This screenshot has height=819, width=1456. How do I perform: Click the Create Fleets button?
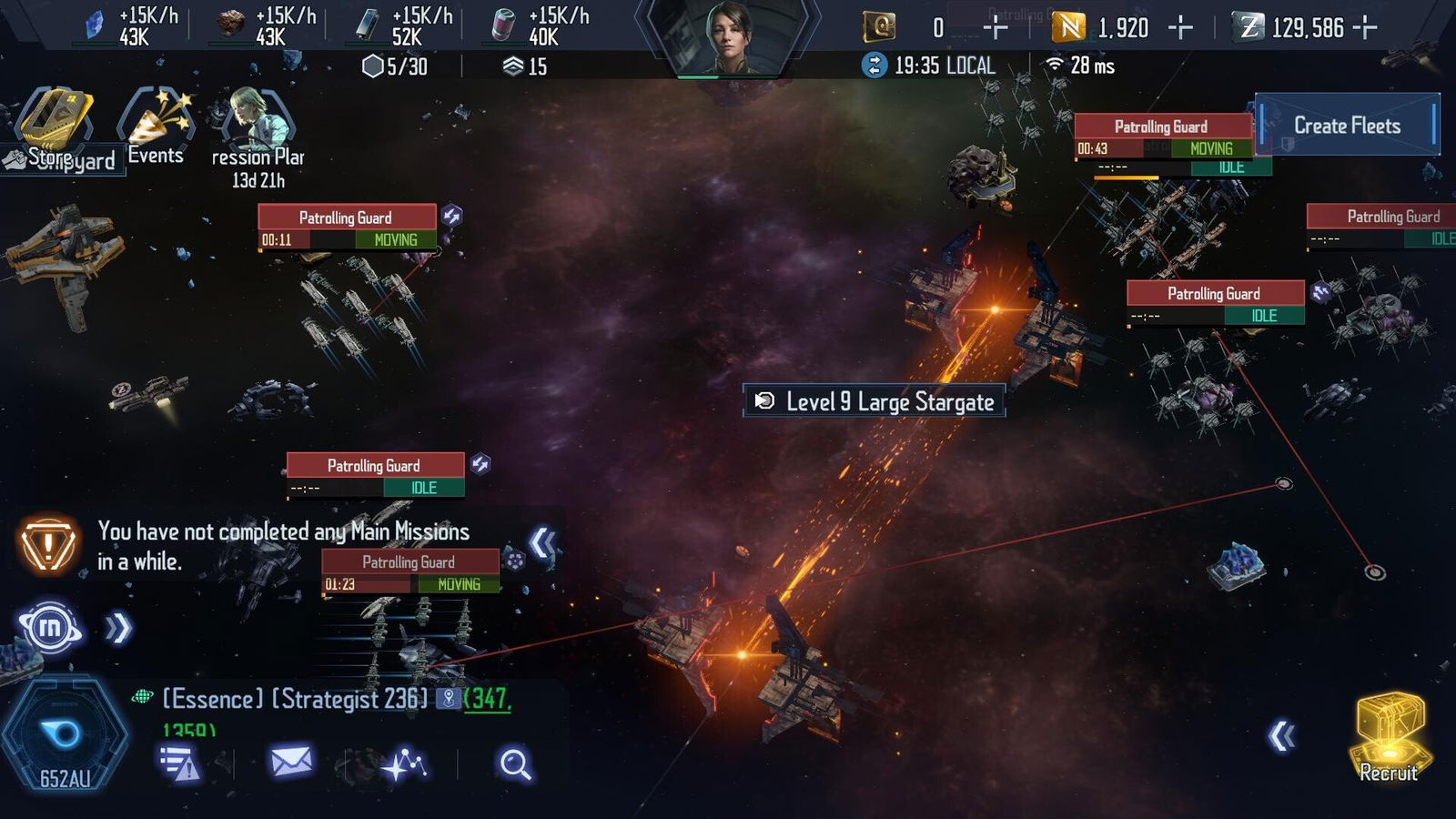click(x=1347, y=126)
